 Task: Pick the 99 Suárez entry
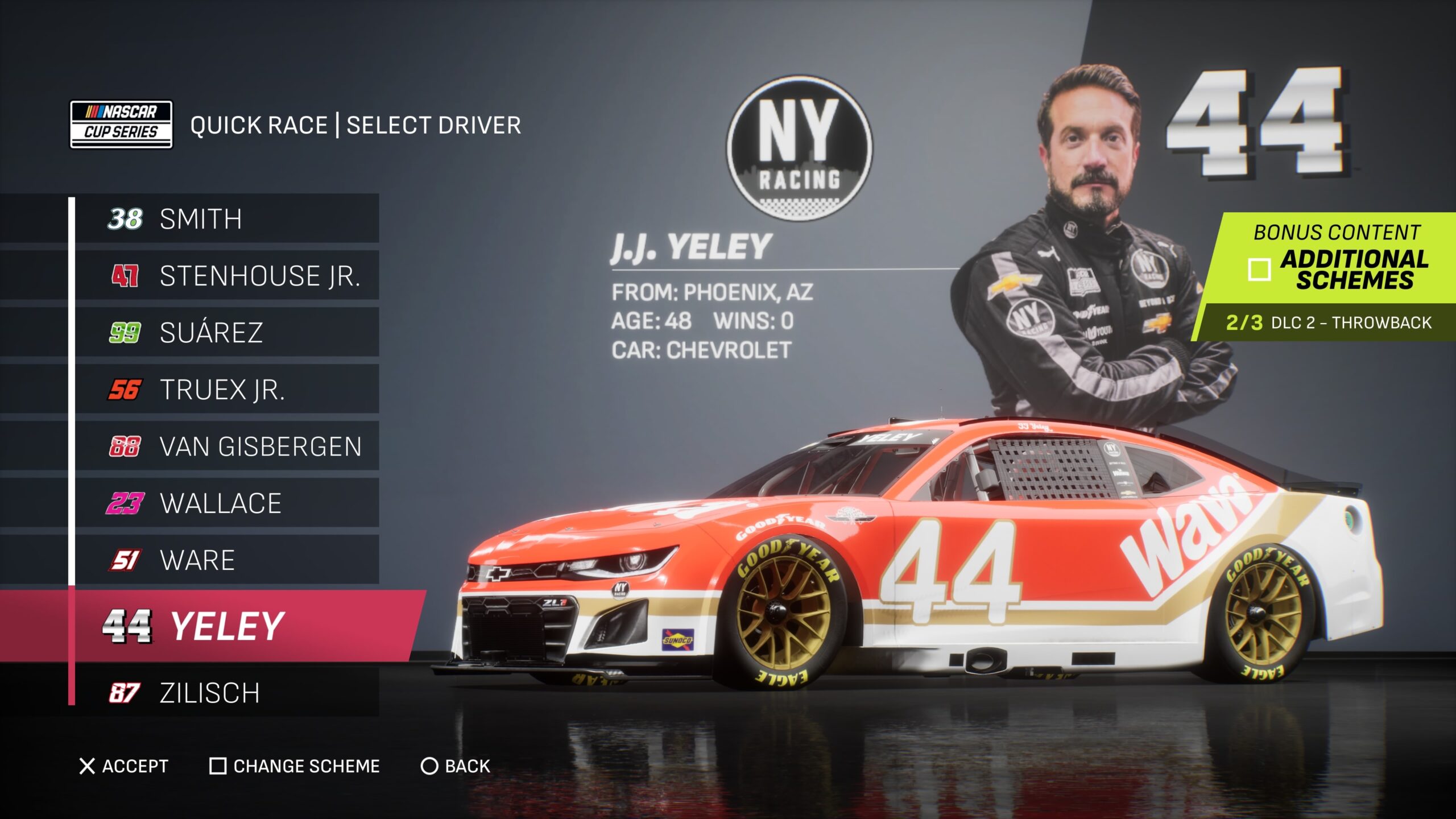[x=226, y=333]
